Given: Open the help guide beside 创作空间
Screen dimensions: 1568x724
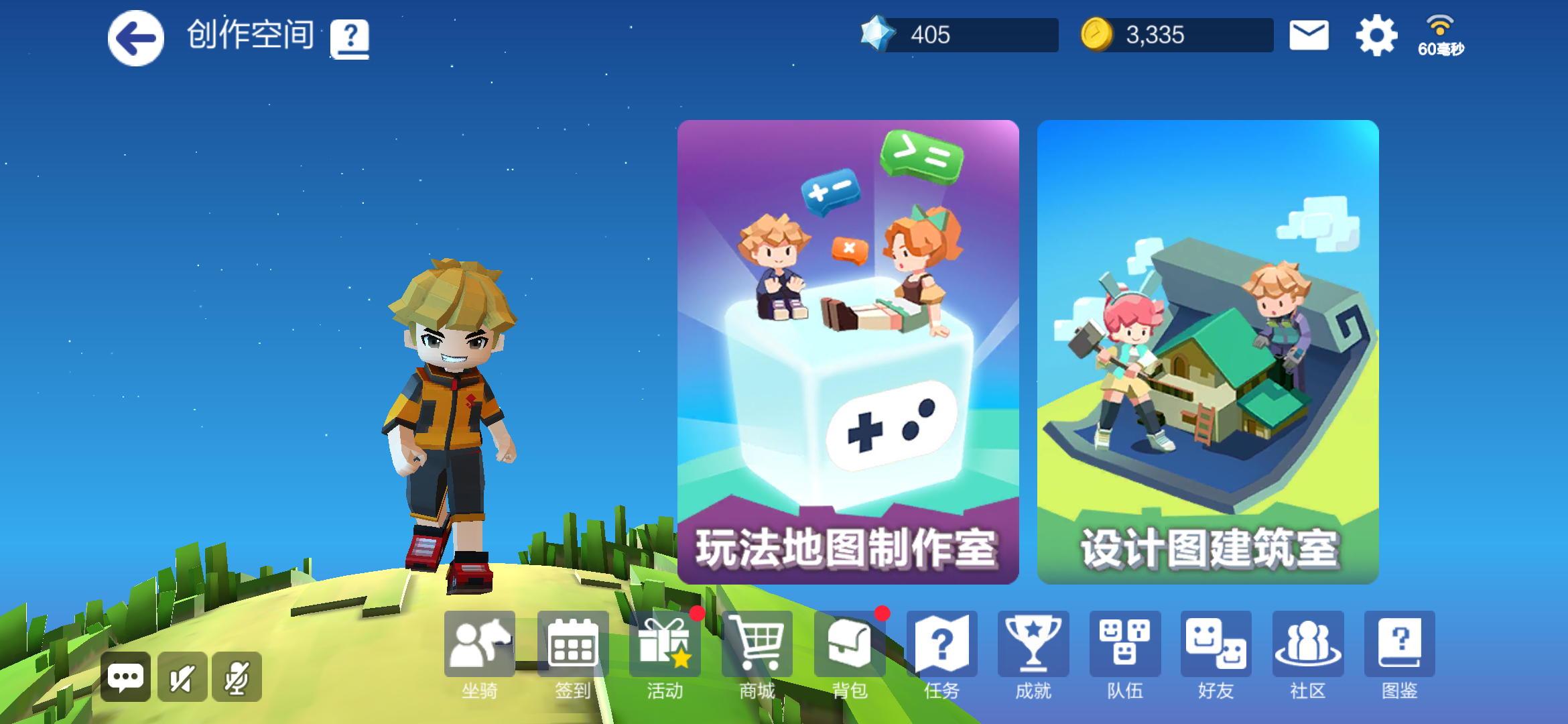Looking at the screenshot, I should coord(350,38).
